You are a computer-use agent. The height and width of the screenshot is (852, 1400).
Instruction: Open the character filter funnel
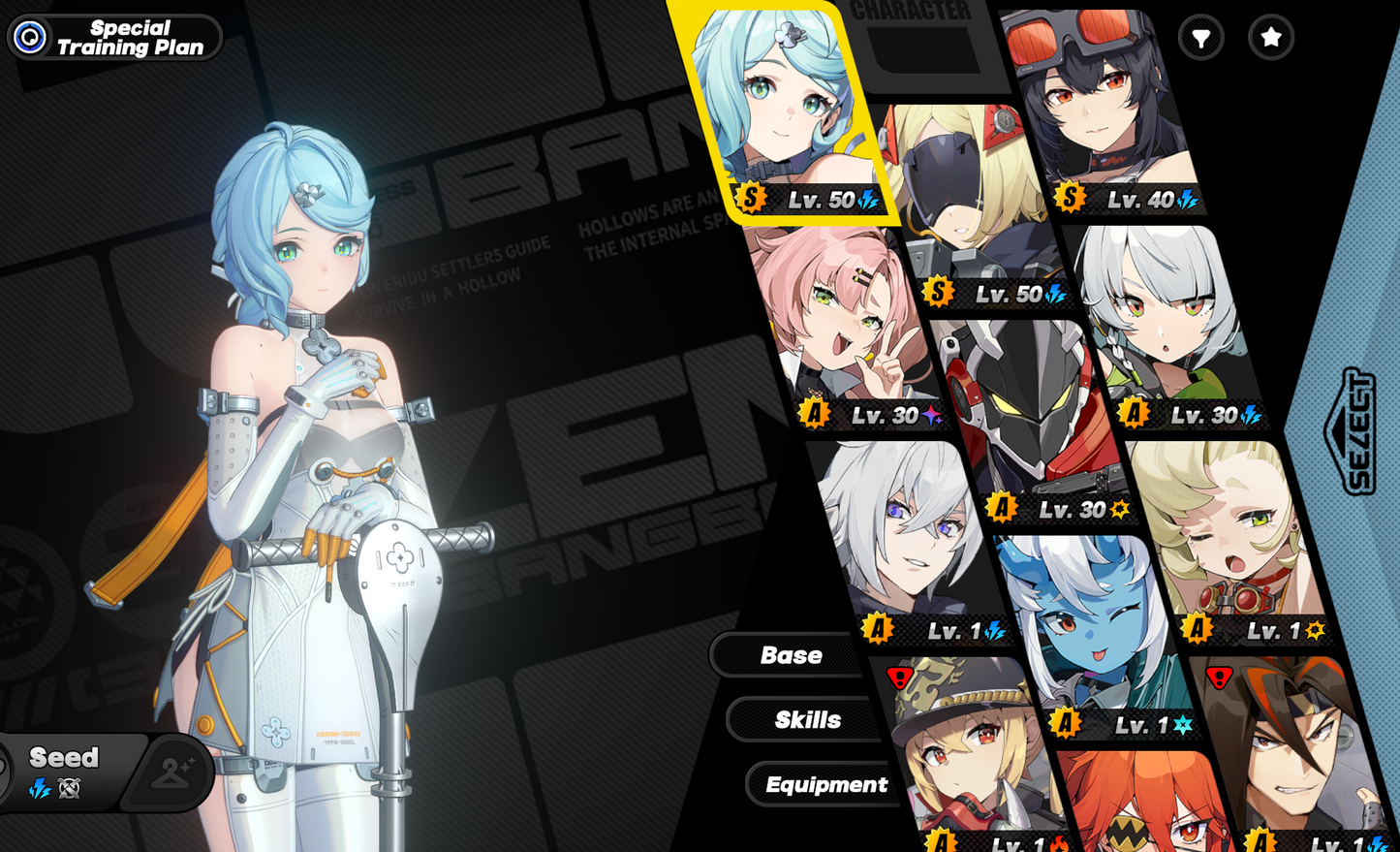(x=1201, y=38)
